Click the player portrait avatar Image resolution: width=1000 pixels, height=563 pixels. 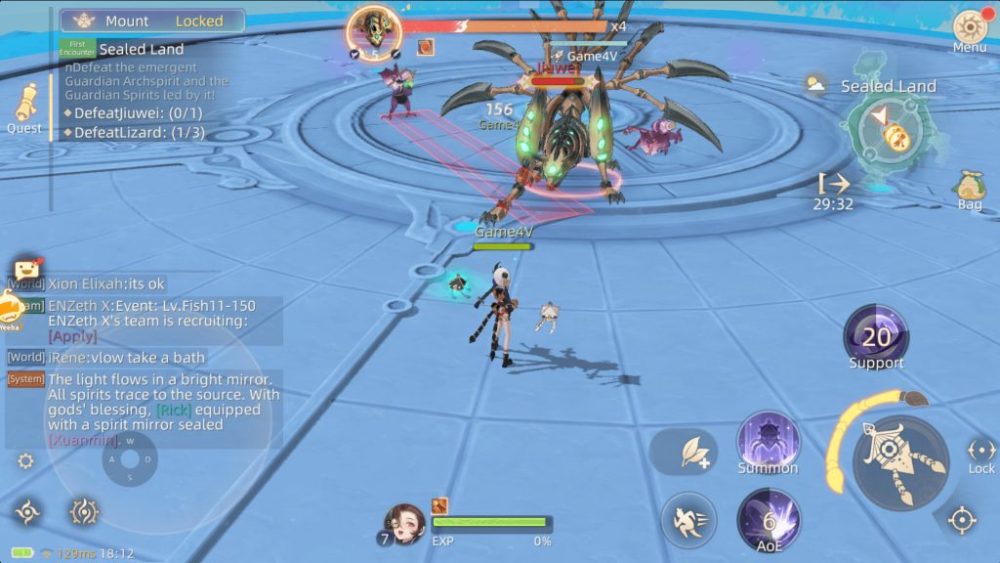403,523
